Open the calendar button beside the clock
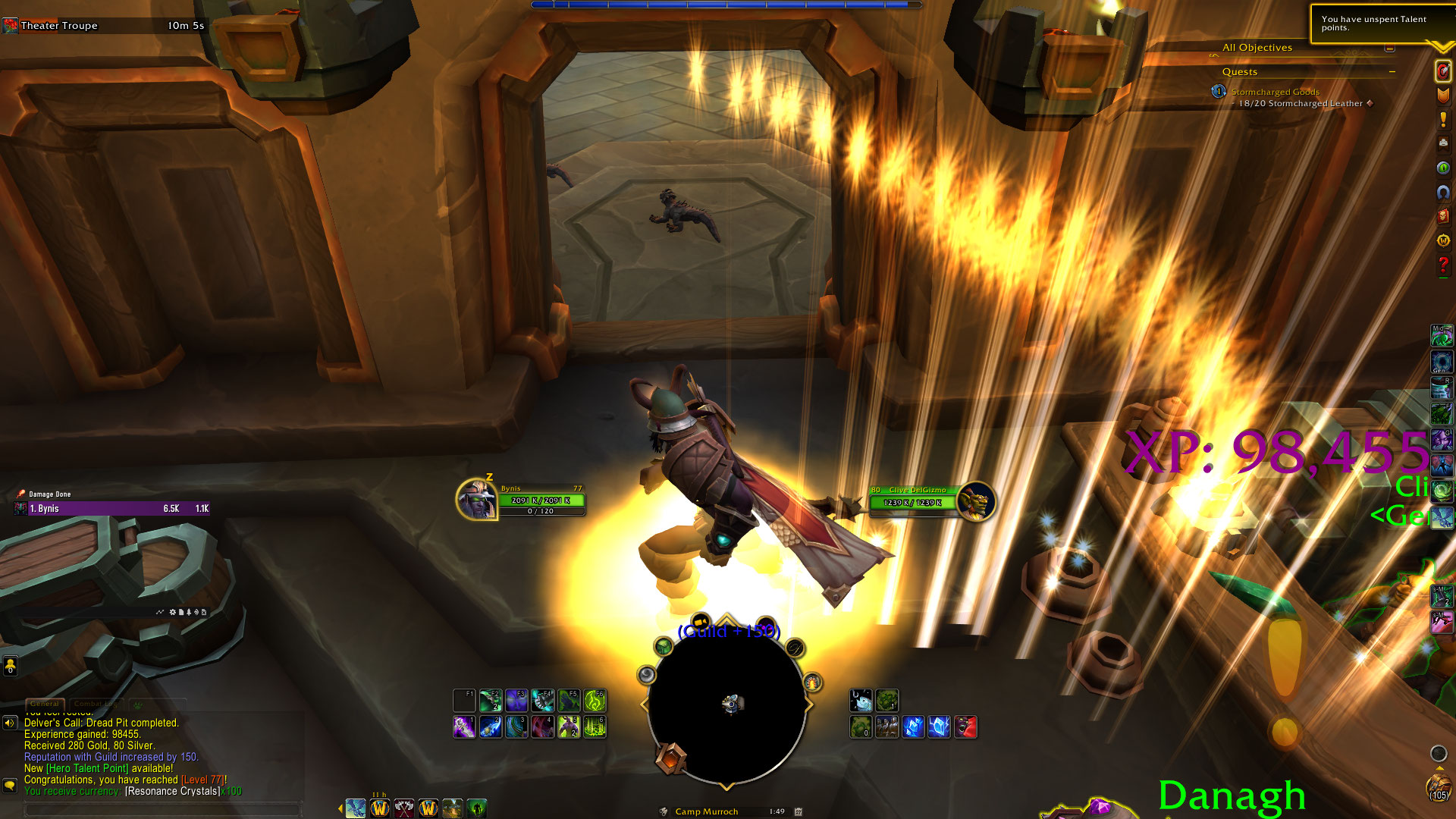The width and height of the screenshot is (1456, 819). coord(799,811)
